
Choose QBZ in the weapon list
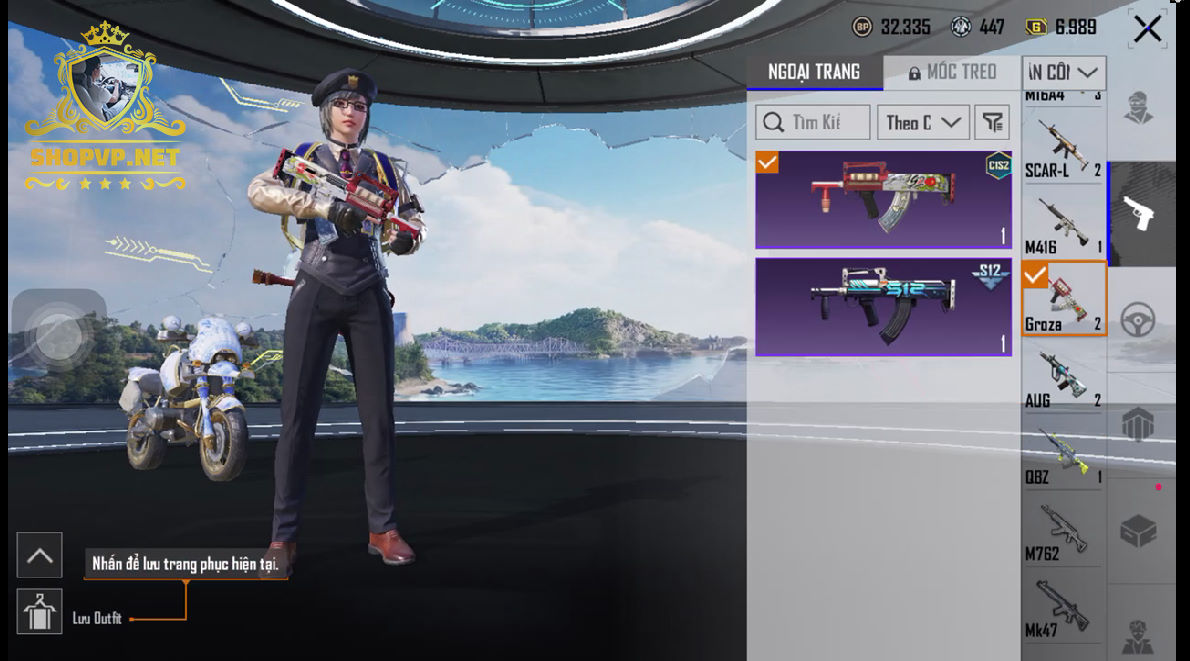(x=1063, y=455)
